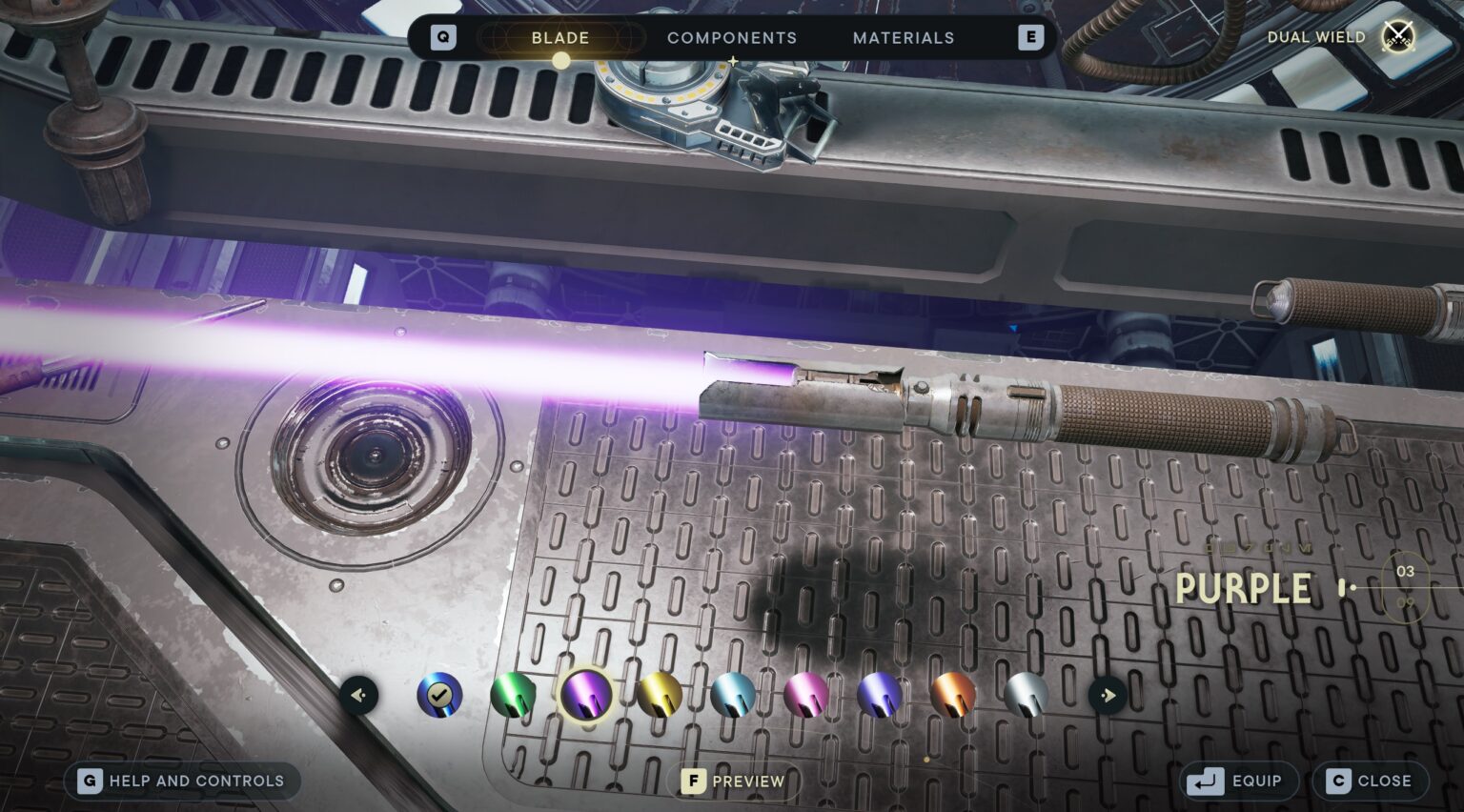Viewport: 1464px width, 812px height.
Task: Switch to the COMPONENTS tab
Action: pos(731,38)
